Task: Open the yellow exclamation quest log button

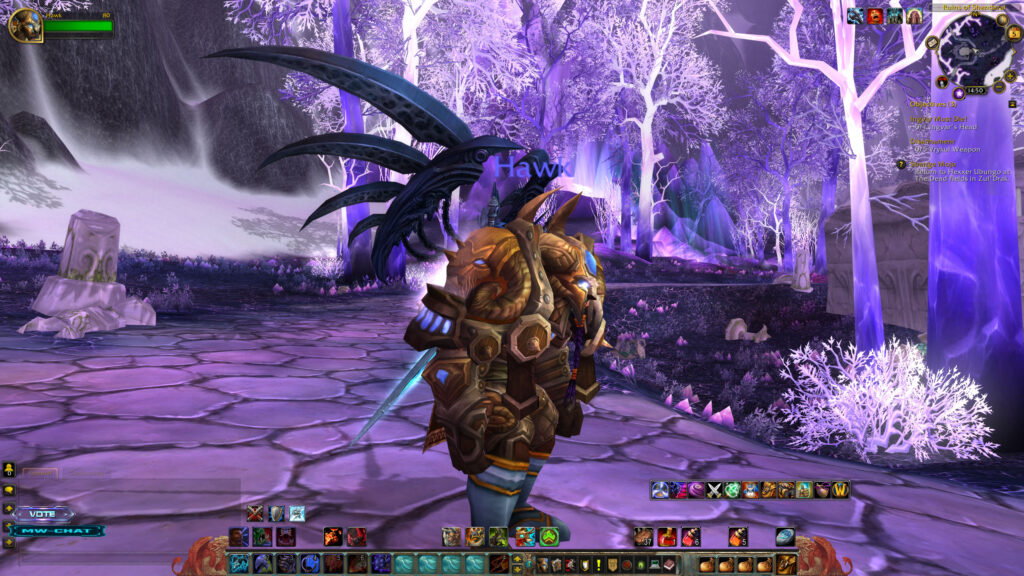Action: (x=599, y=565)
